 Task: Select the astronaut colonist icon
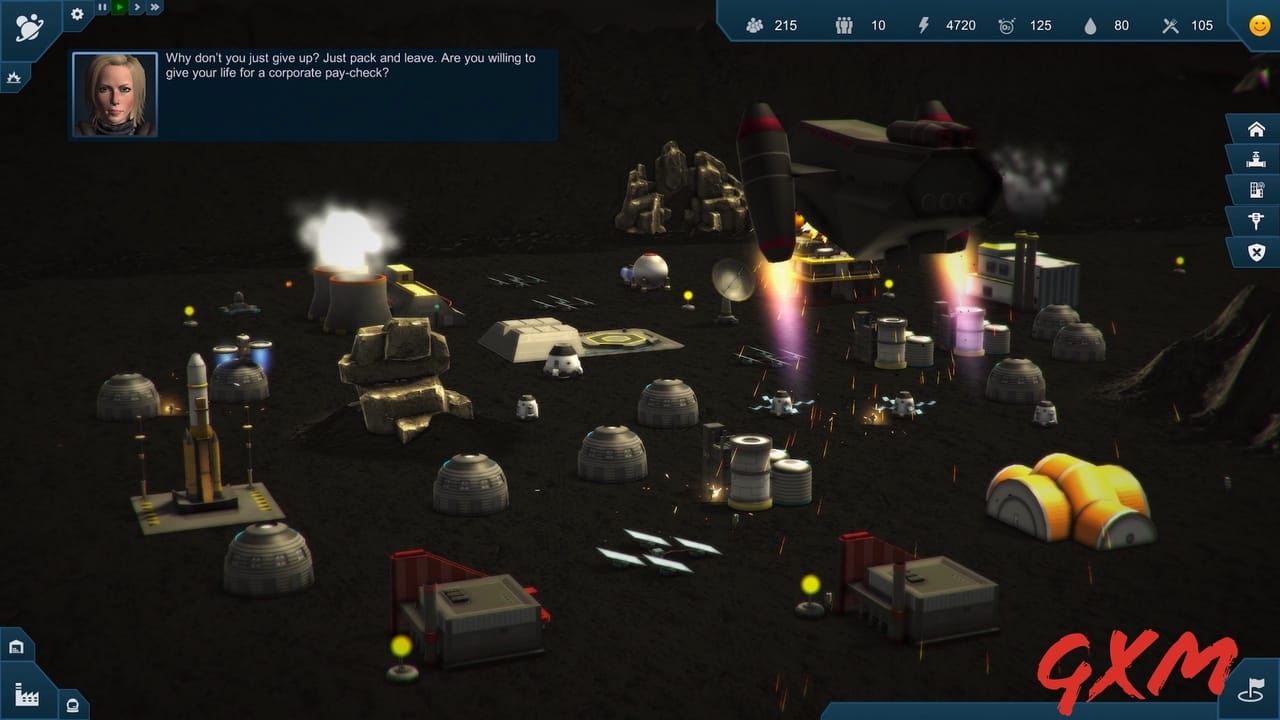tap(72, 705)
